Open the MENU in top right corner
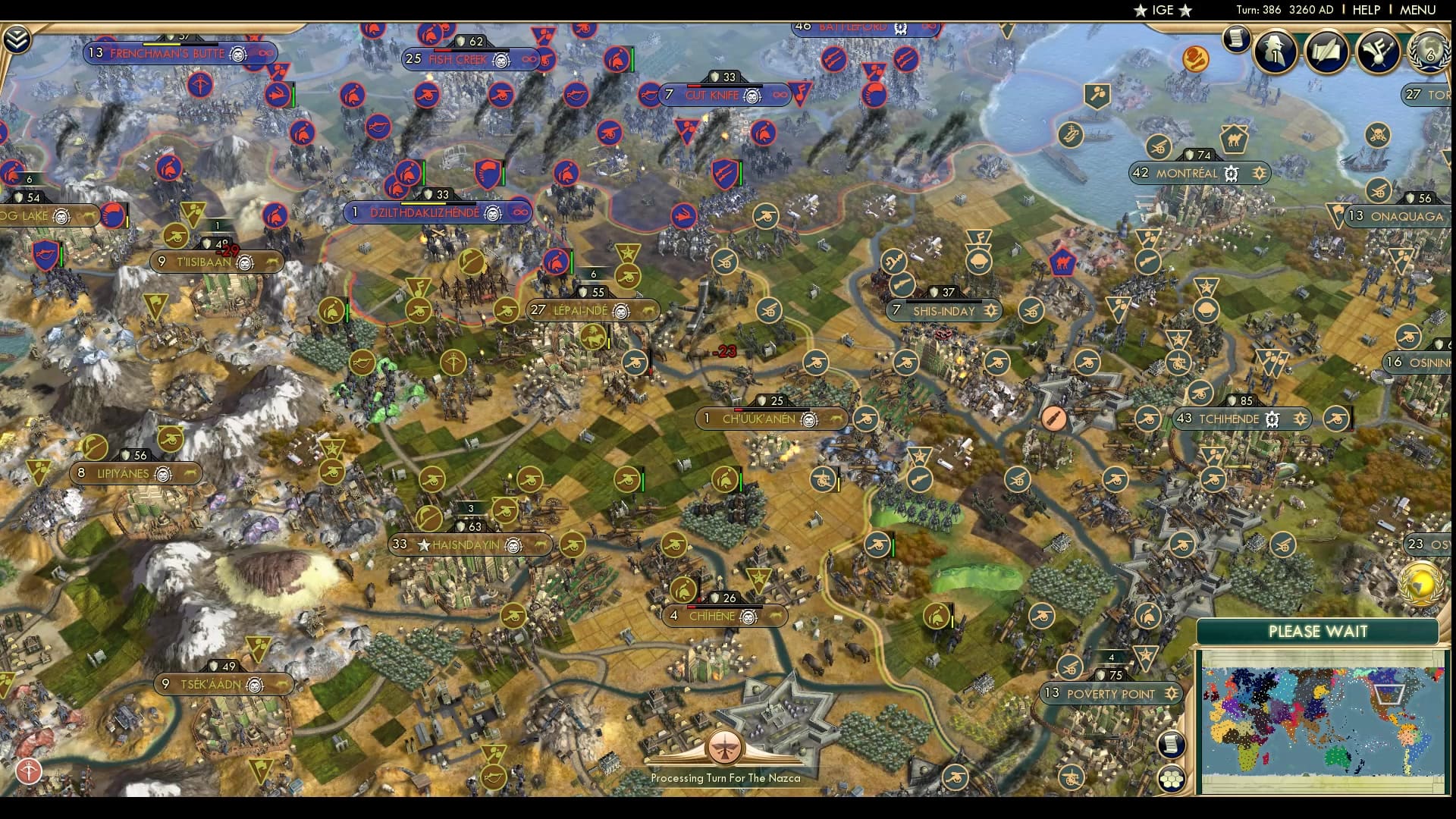 pyautogui.click(x=1417, y=11)
